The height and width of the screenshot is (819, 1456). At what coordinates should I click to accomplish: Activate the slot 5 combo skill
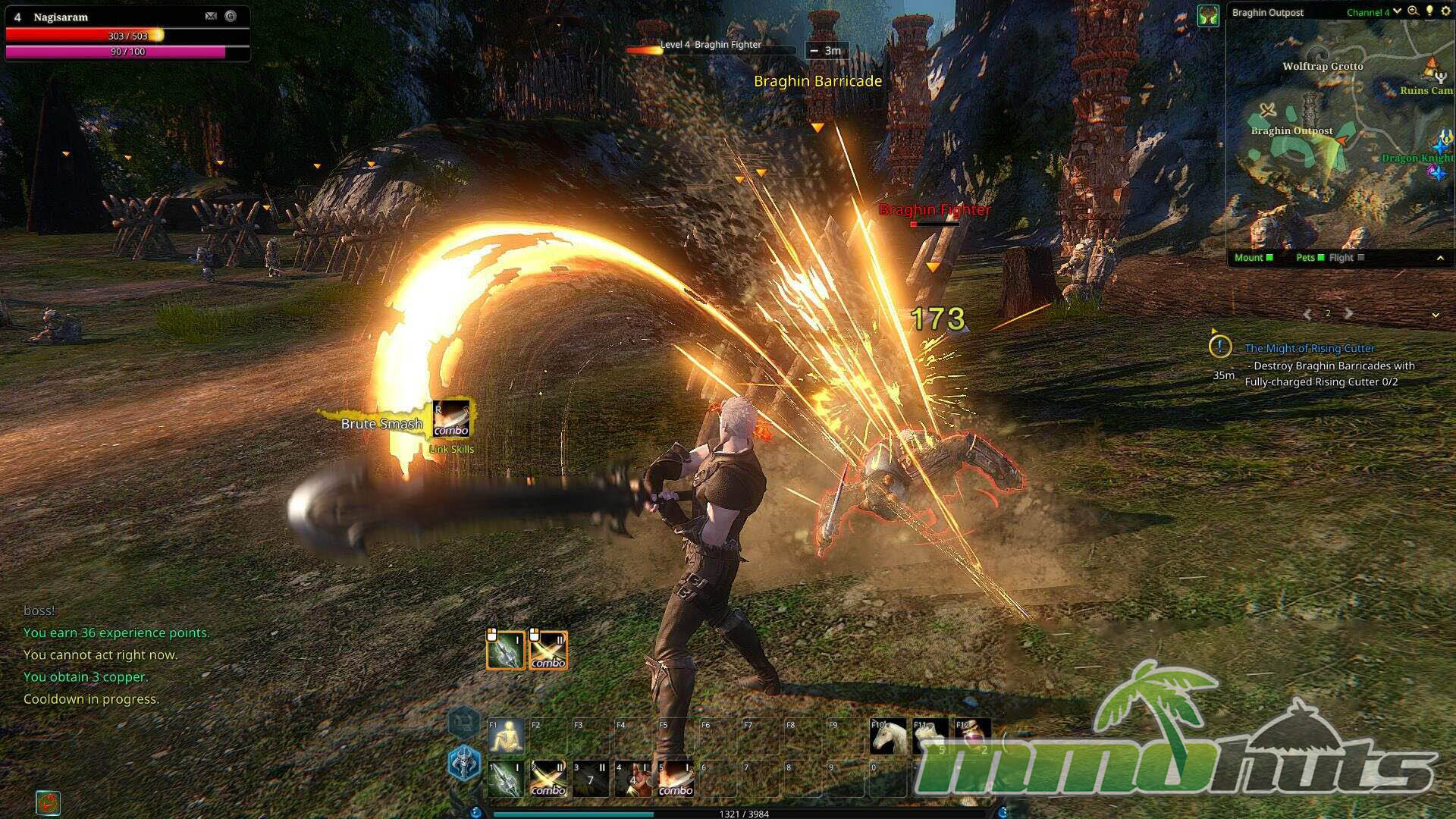[x=675, y=779]
